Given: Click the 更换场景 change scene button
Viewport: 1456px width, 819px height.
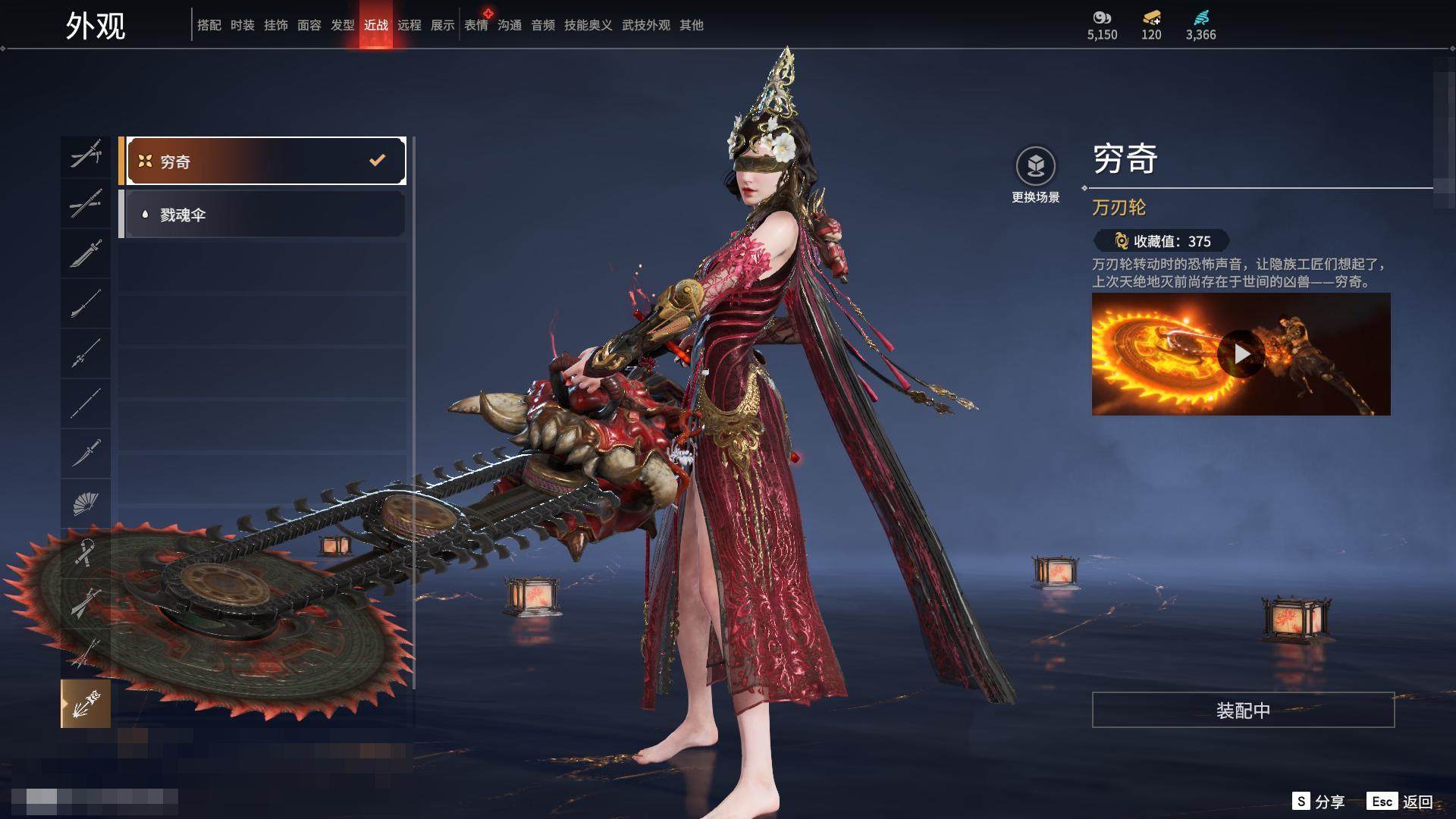Looking at the screenshot, I should pyautogui.click(x=1035, y=174).
